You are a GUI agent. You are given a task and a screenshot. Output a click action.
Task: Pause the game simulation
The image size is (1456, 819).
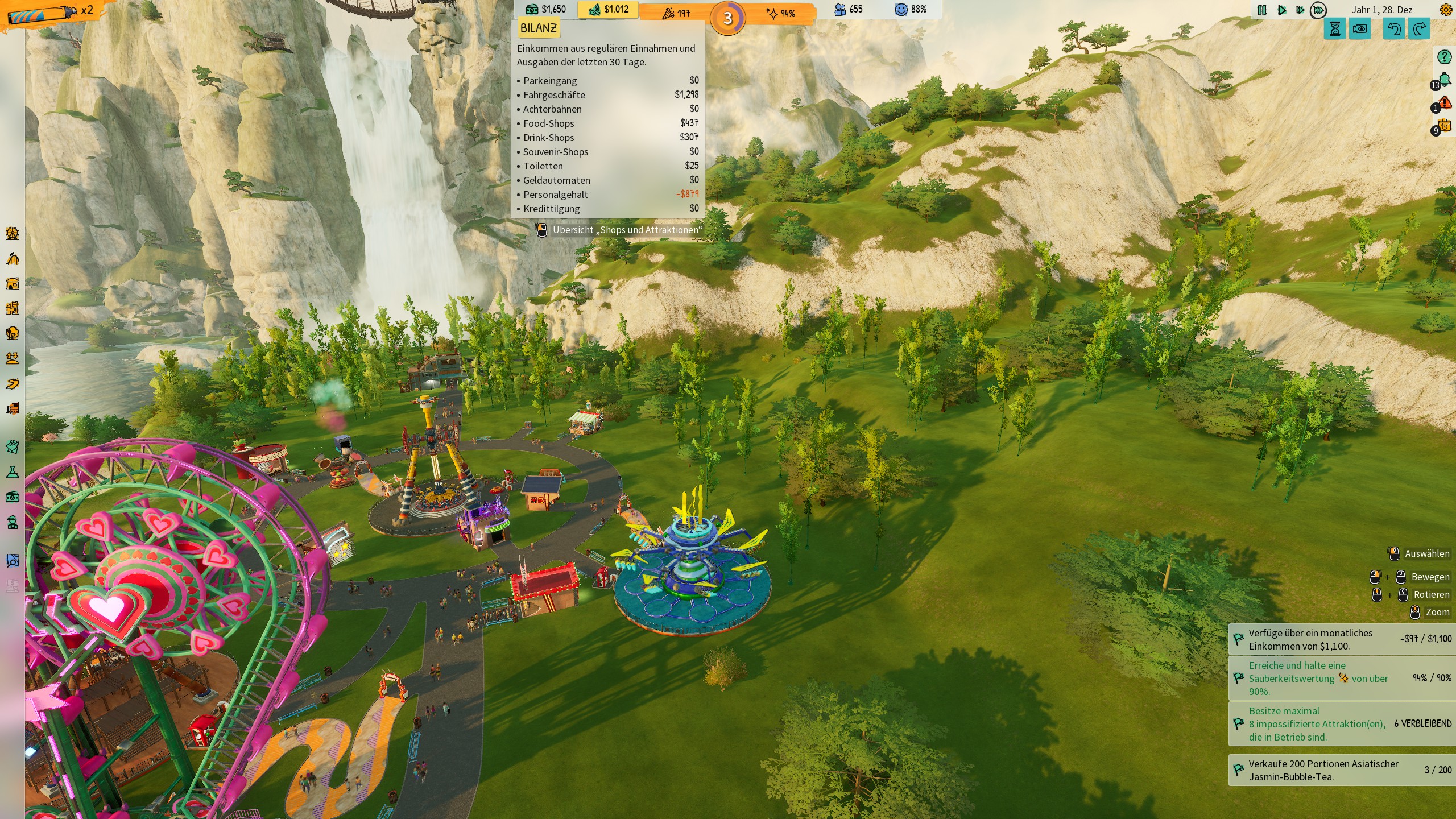point(1261,10)
